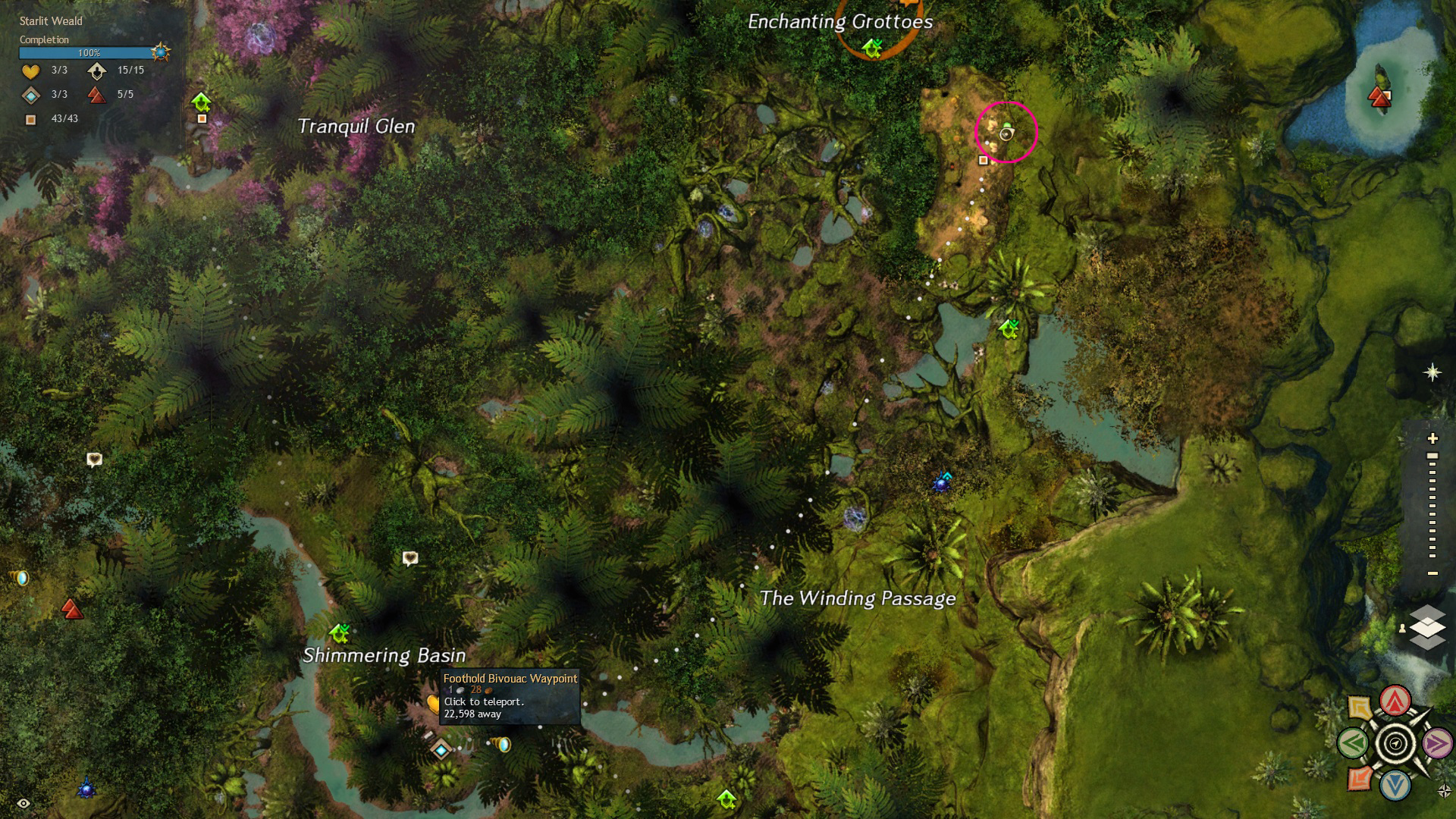Click the compass wheel center button
Screen dimensions: 1456x819
pyautogui.click(x=1395, y=744)
